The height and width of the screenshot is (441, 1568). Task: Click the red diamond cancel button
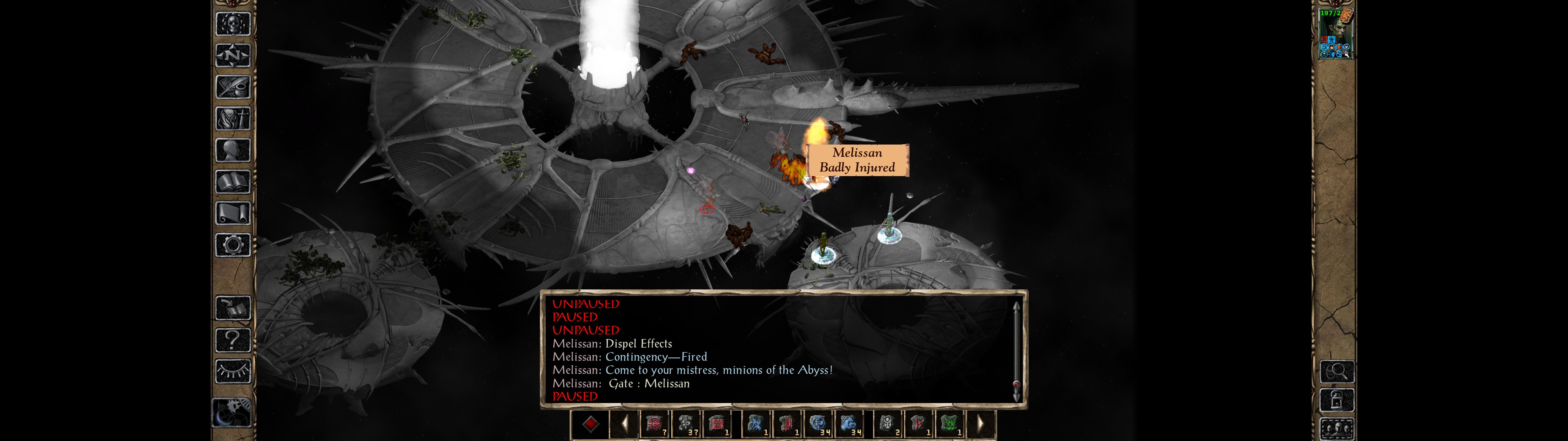tap(590, 424)
